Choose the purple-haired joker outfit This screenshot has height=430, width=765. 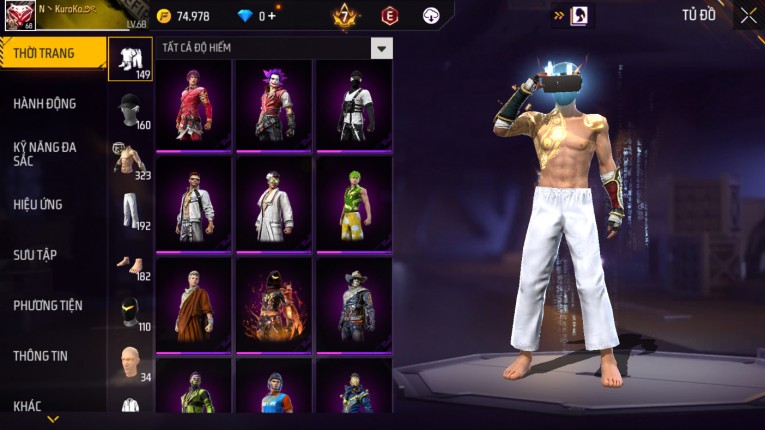274,103
